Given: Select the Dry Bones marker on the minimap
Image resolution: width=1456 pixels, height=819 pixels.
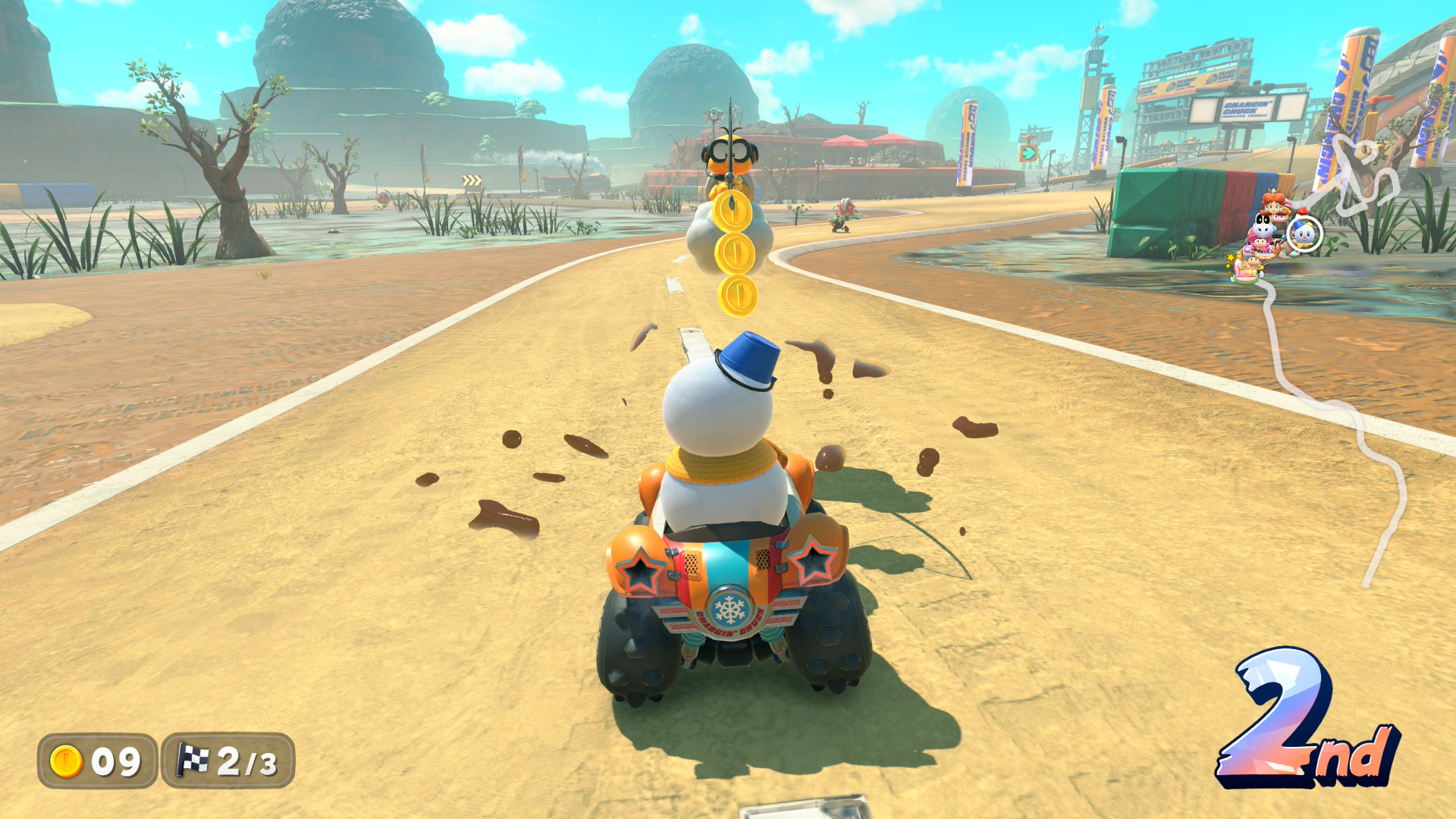Looking at the screenshot, I should click(x=1262, y=224).
